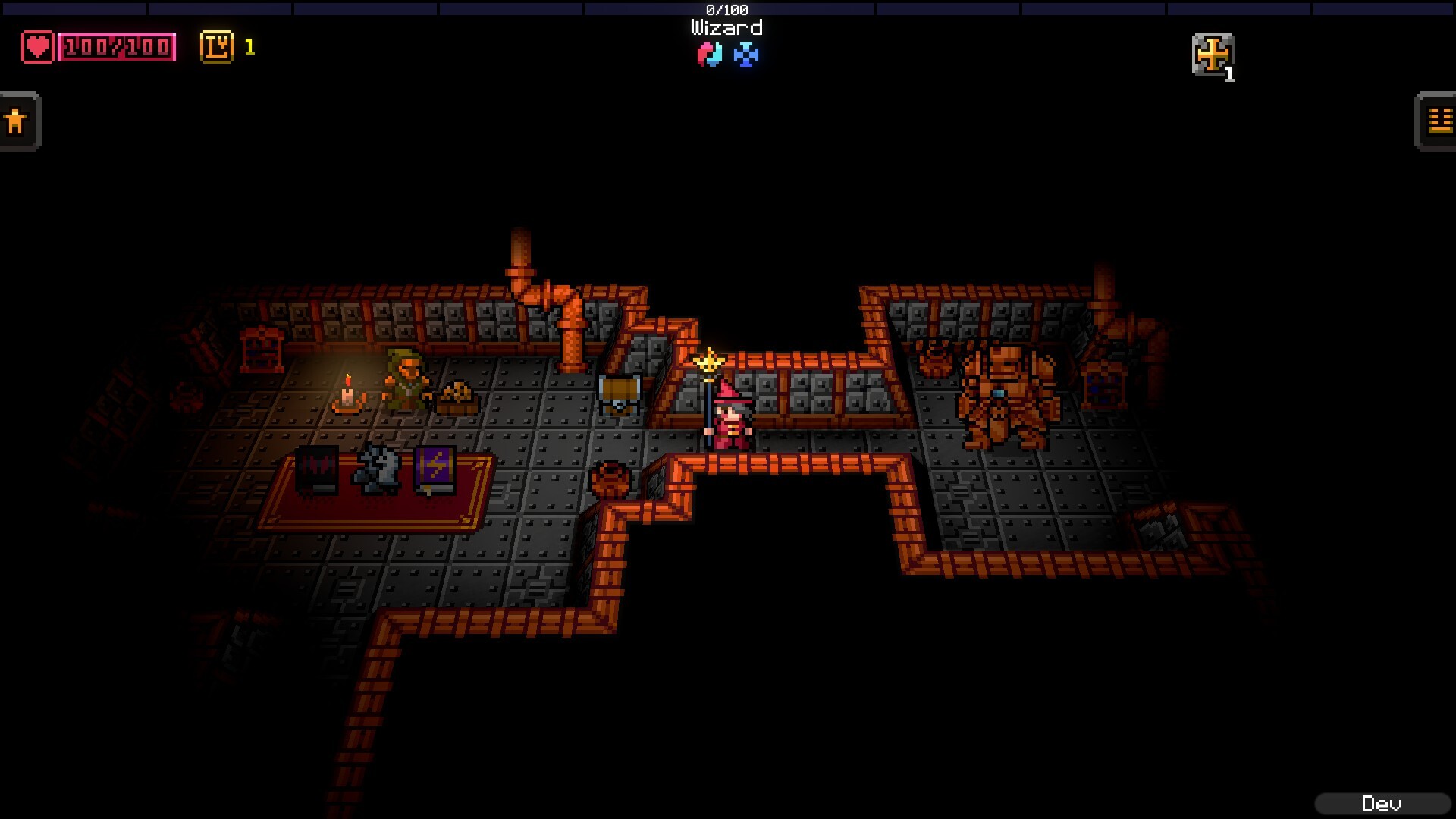Open the character panel icon on the left edge
The height and width of the screenshot is (819, 1456).
[18, 120]
